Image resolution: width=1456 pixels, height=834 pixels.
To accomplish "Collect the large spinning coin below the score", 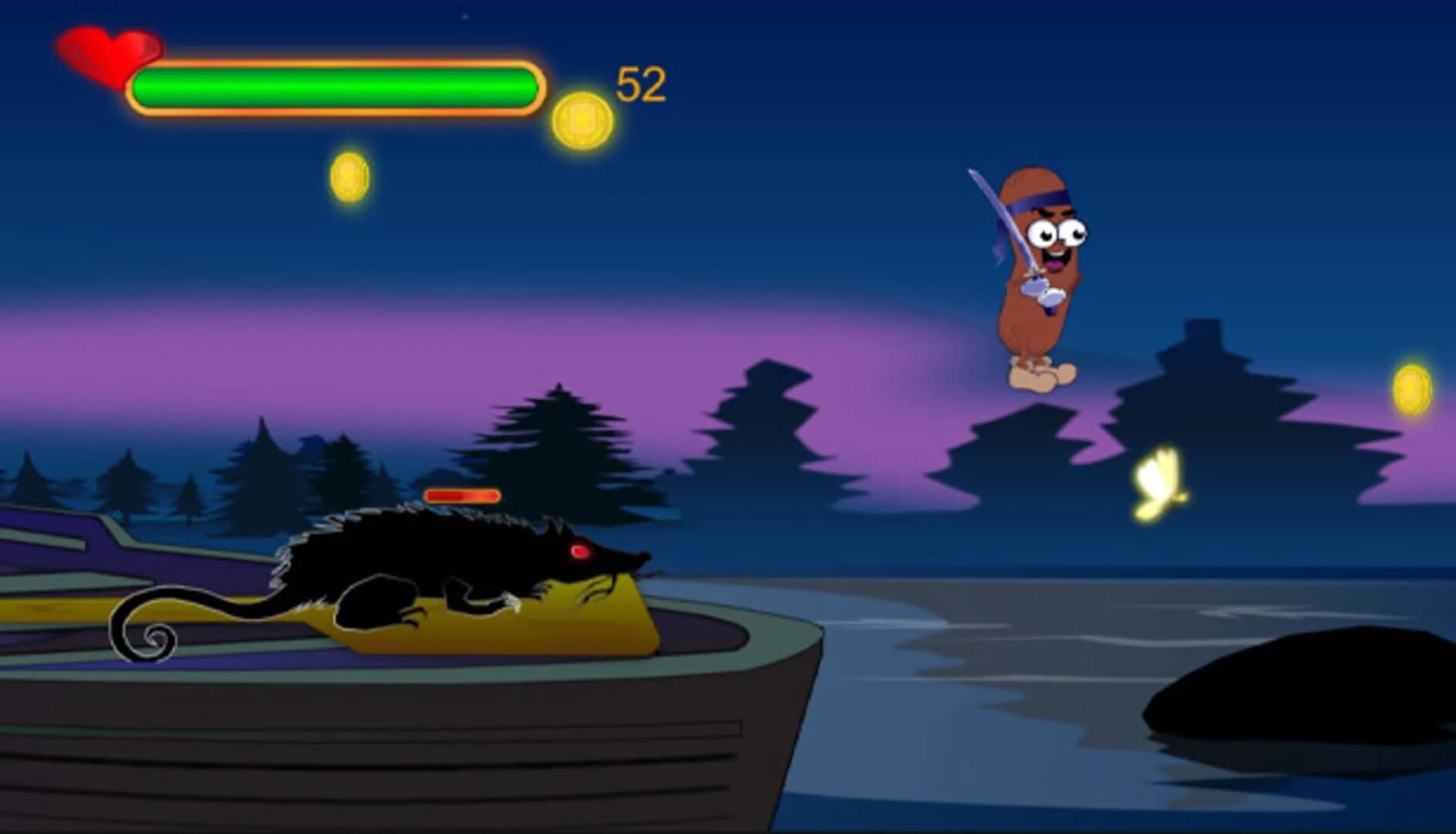I will coord(583,116).
